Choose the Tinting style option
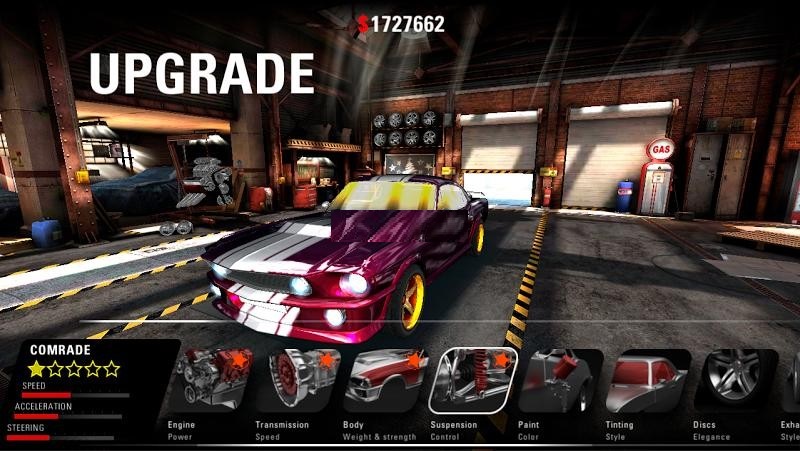 tap(647, 381)
